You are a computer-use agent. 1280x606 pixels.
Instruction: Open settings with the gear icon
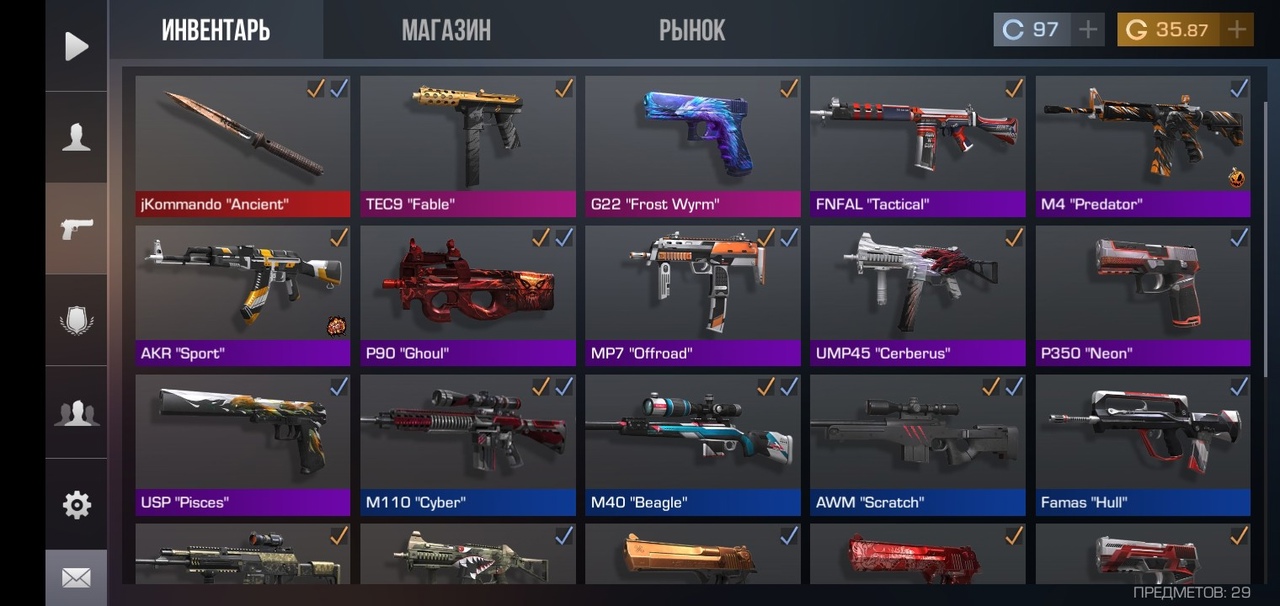(76, 505)
